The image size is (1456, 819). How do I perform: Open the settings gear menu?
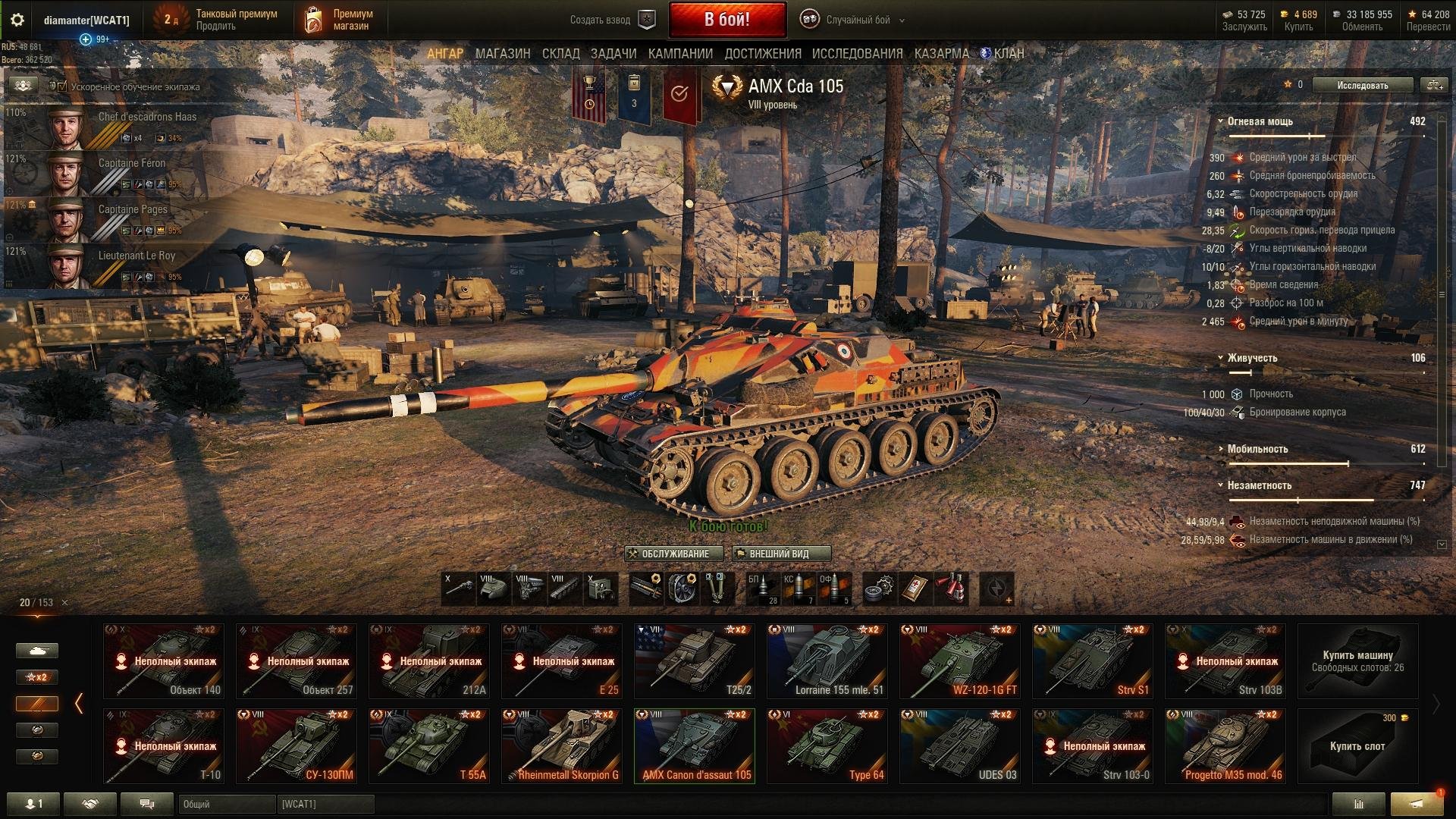(x=17, y=20)
